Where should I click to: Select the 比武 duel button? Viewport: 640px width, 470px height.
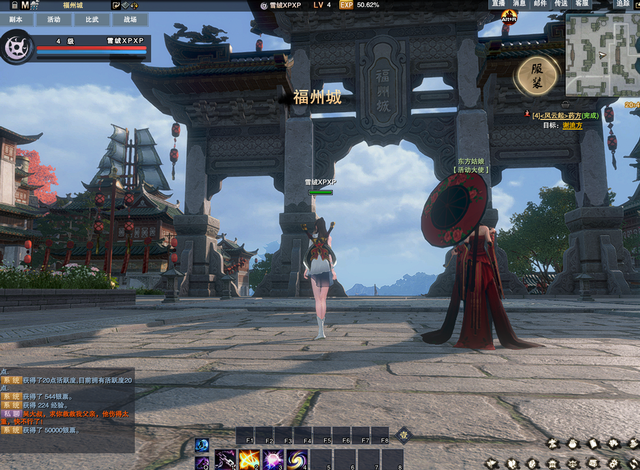[91, 19]
